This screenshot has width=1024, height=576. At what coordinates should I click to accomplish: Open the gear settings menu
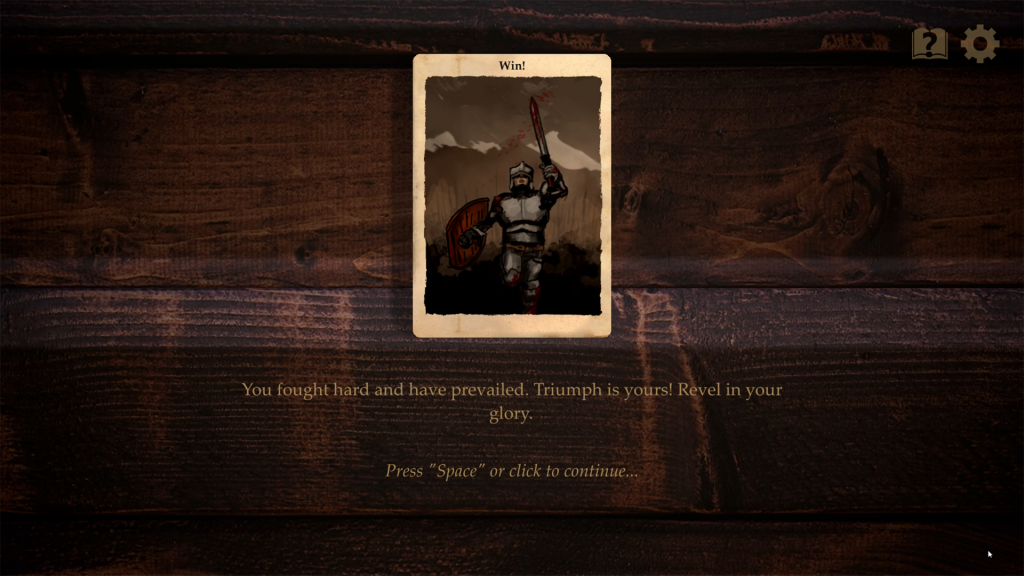pos(980,44)
